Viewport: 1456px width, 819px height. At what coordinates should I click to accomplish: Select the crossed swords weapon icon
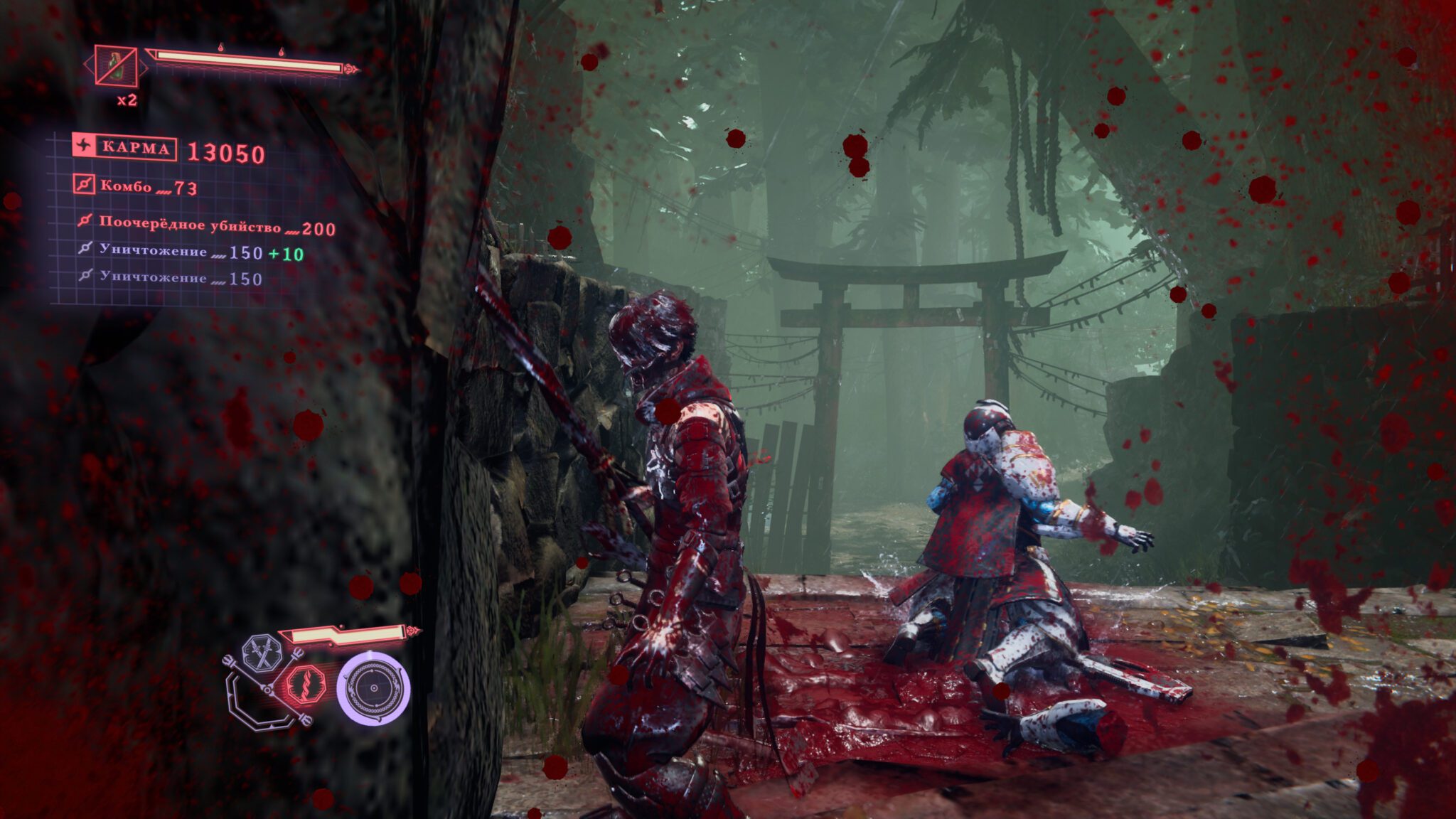[263, 653]
